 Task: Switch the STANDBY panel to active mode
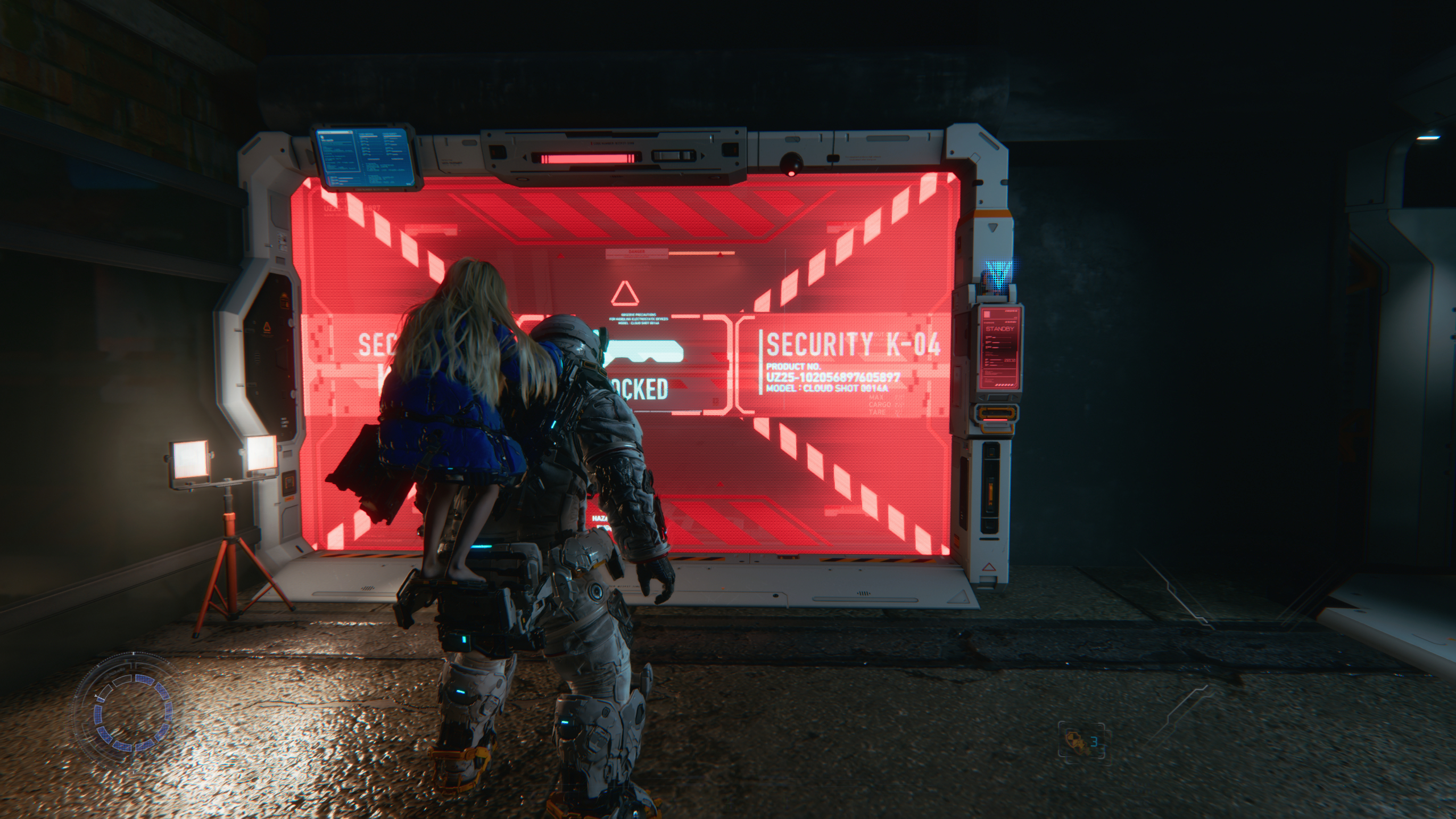(999, 329)
